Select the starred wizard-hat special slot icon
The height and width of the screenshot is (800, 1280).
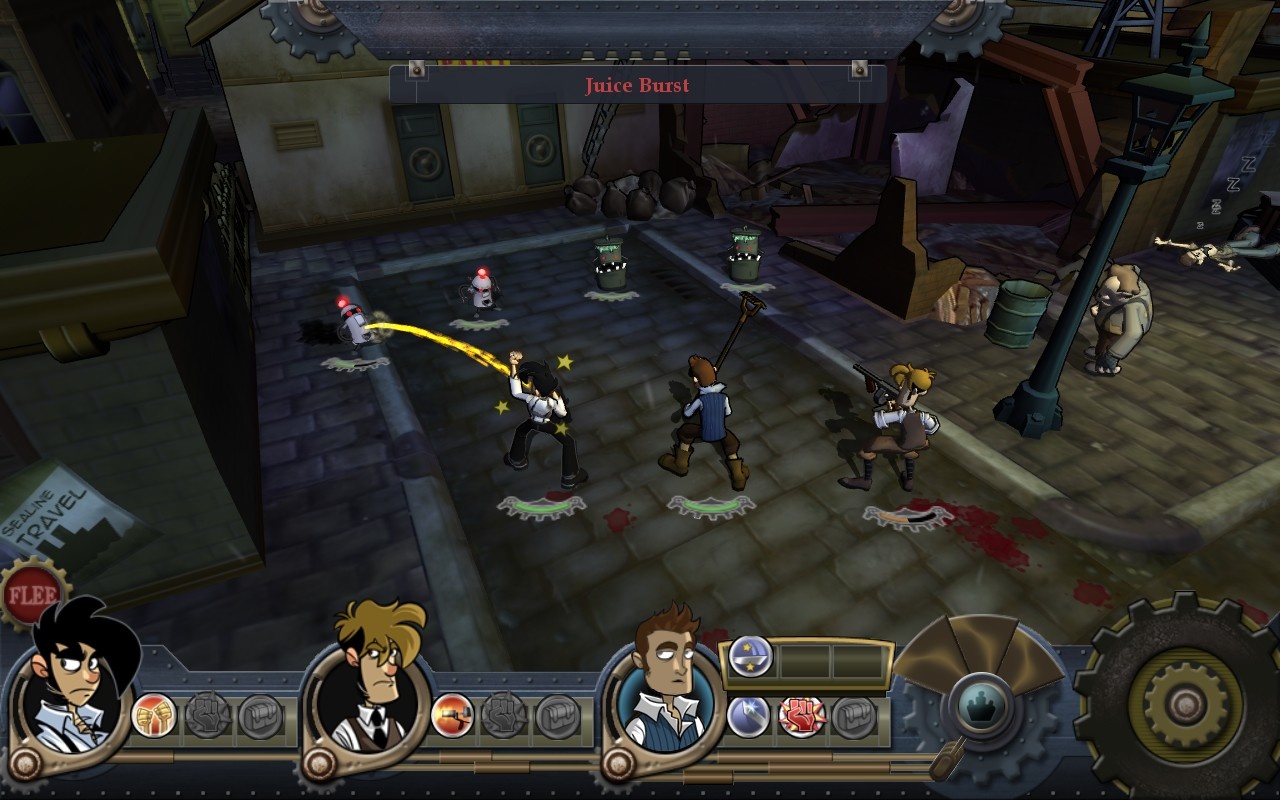point(749,656)
